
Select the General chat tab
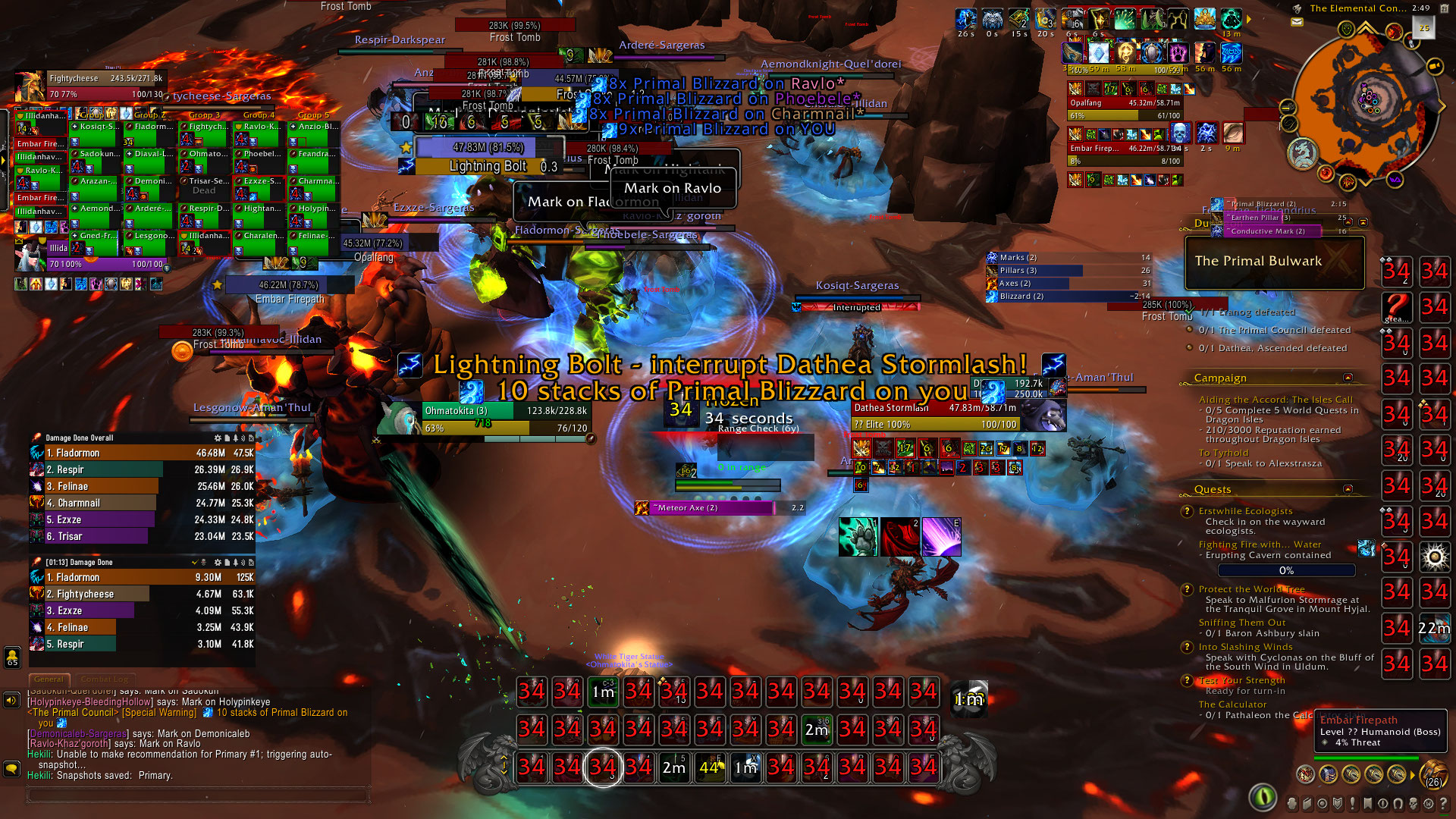[49, 679]
